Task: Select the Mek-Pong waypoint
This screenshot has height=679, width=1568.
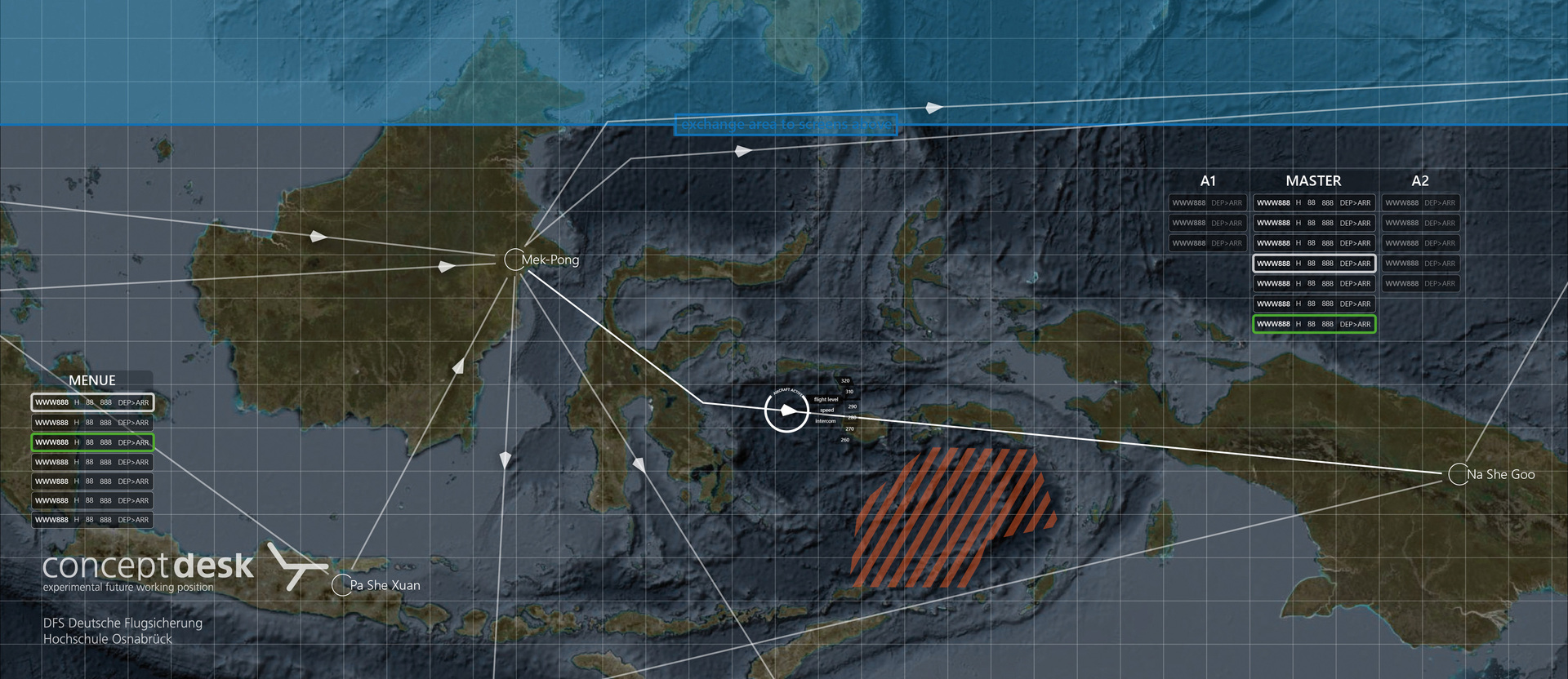Action: 514,260
